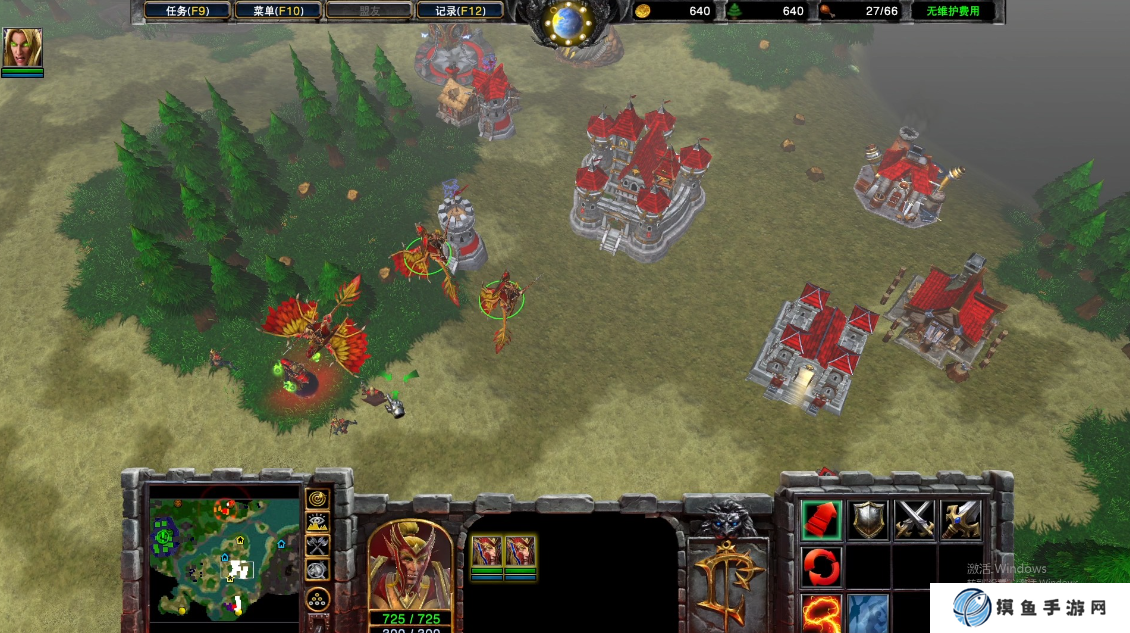Open the 记录 (F12) chat log
The width and height of the screenshot is (1130, 633).
tap(460, 12)
